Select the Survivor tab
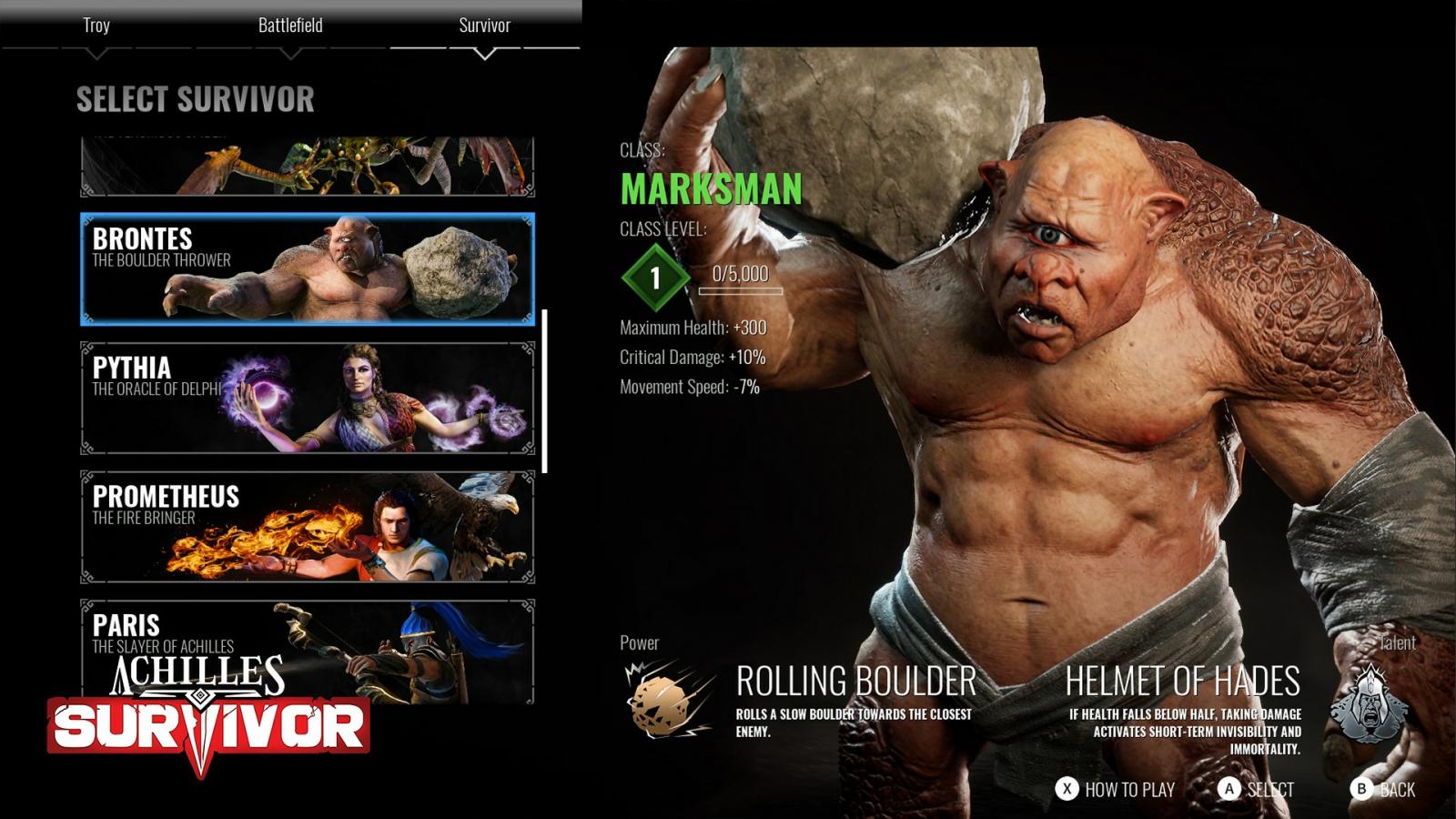The height and width of the screenshot is (819, 1456). click(484, 25)
